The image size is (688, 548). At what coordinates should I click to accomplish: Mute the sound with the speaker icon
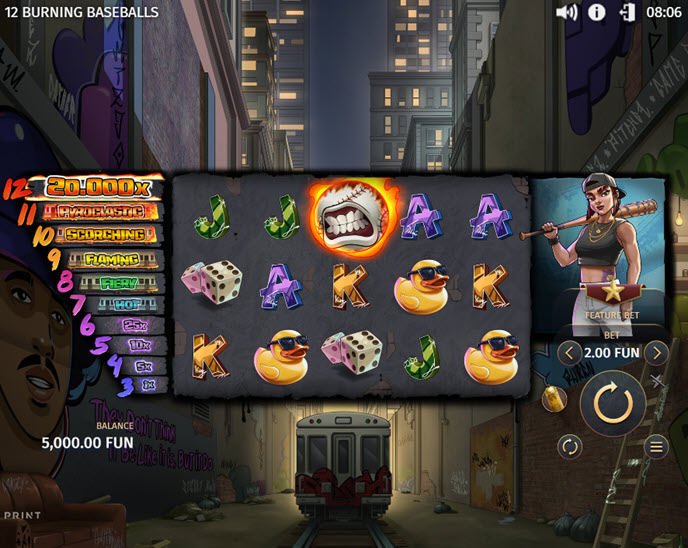566,12
